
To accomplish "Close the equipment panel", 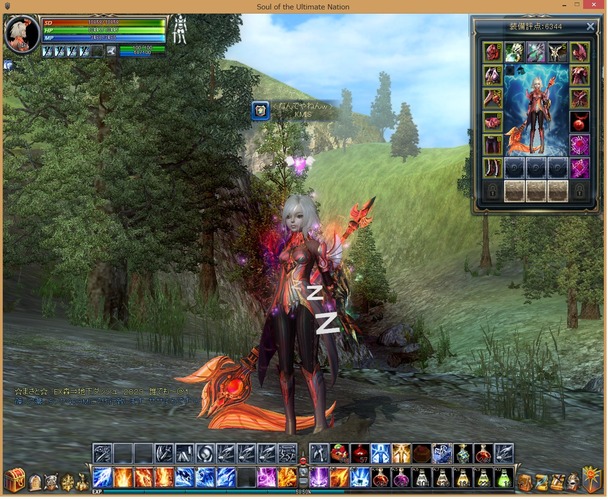I will (x=590, y=27).
